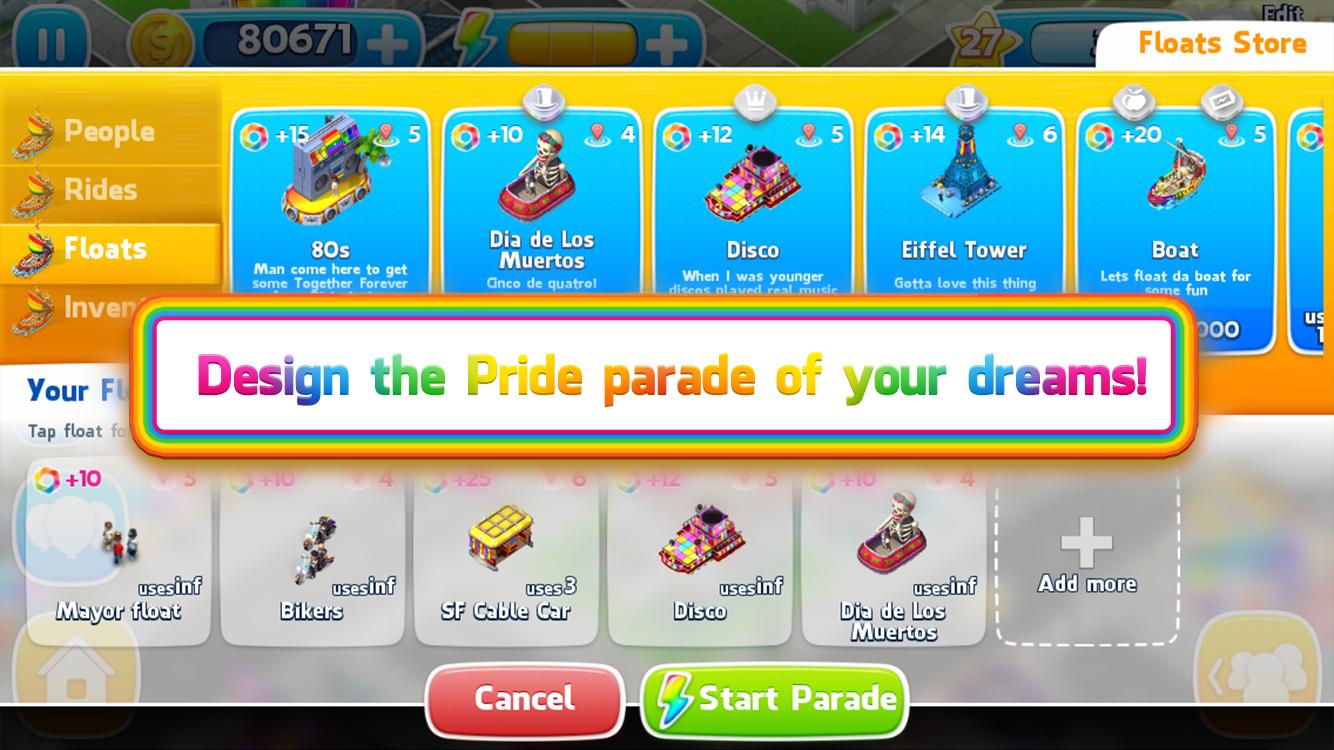Image resolution: width=1334 pixels, height=750 pixels.
Task: Click the pause button in the top-left corner
Action: 53,41
